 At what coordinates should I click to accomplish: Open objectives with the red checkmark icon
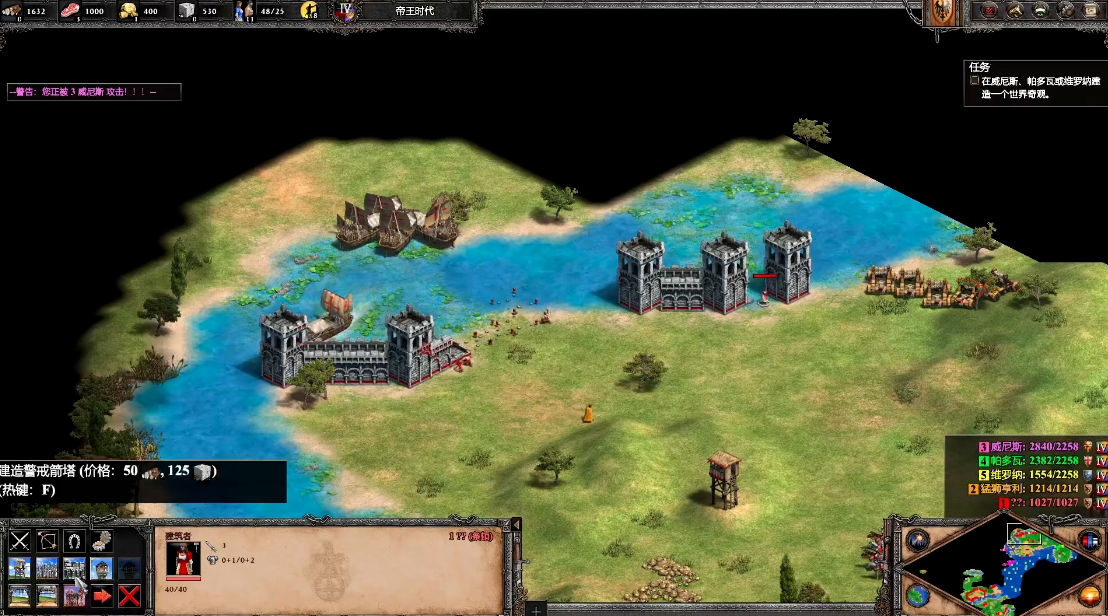coord(990,11)
